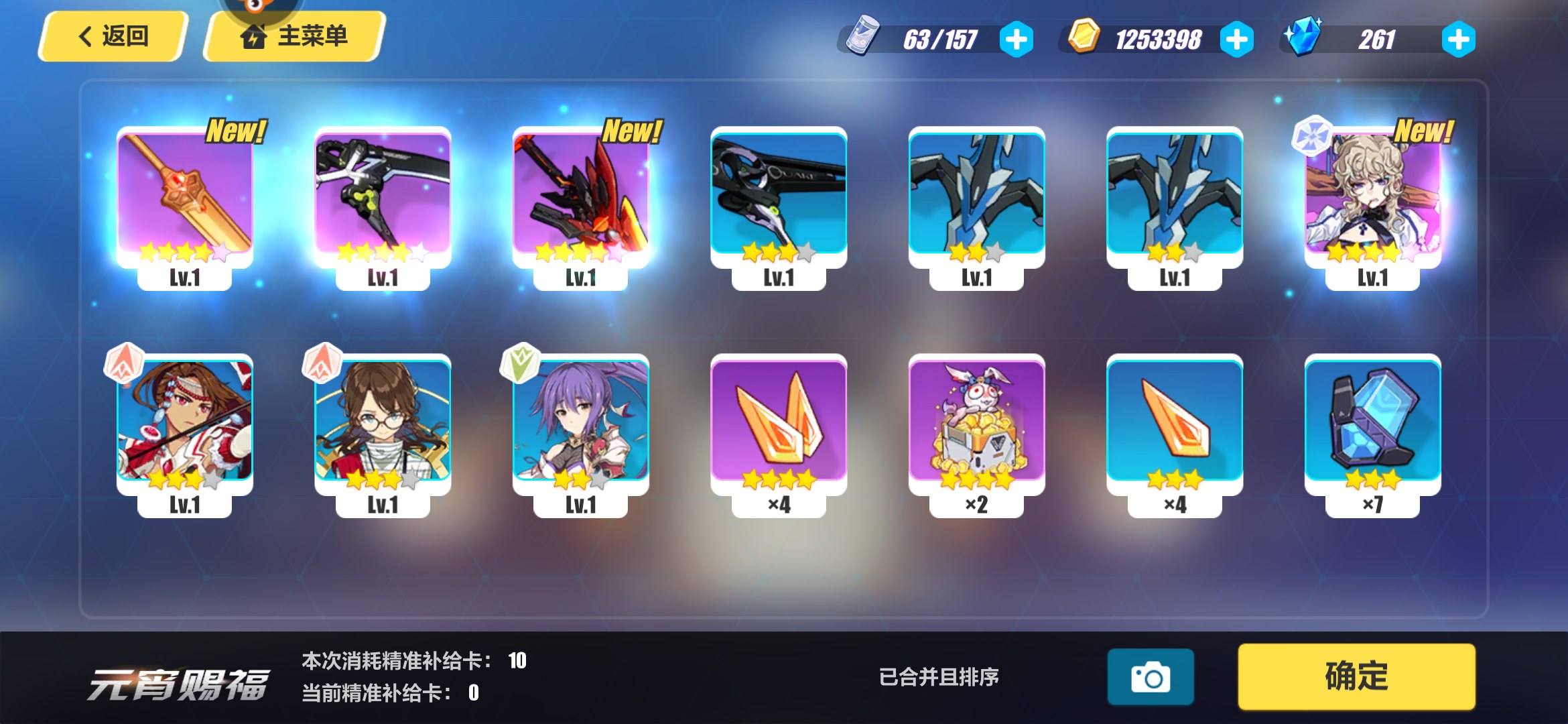Select the purple-haired girl stigmata card
This screenshot has height=724, width=1568.
(x=580, y=424)
